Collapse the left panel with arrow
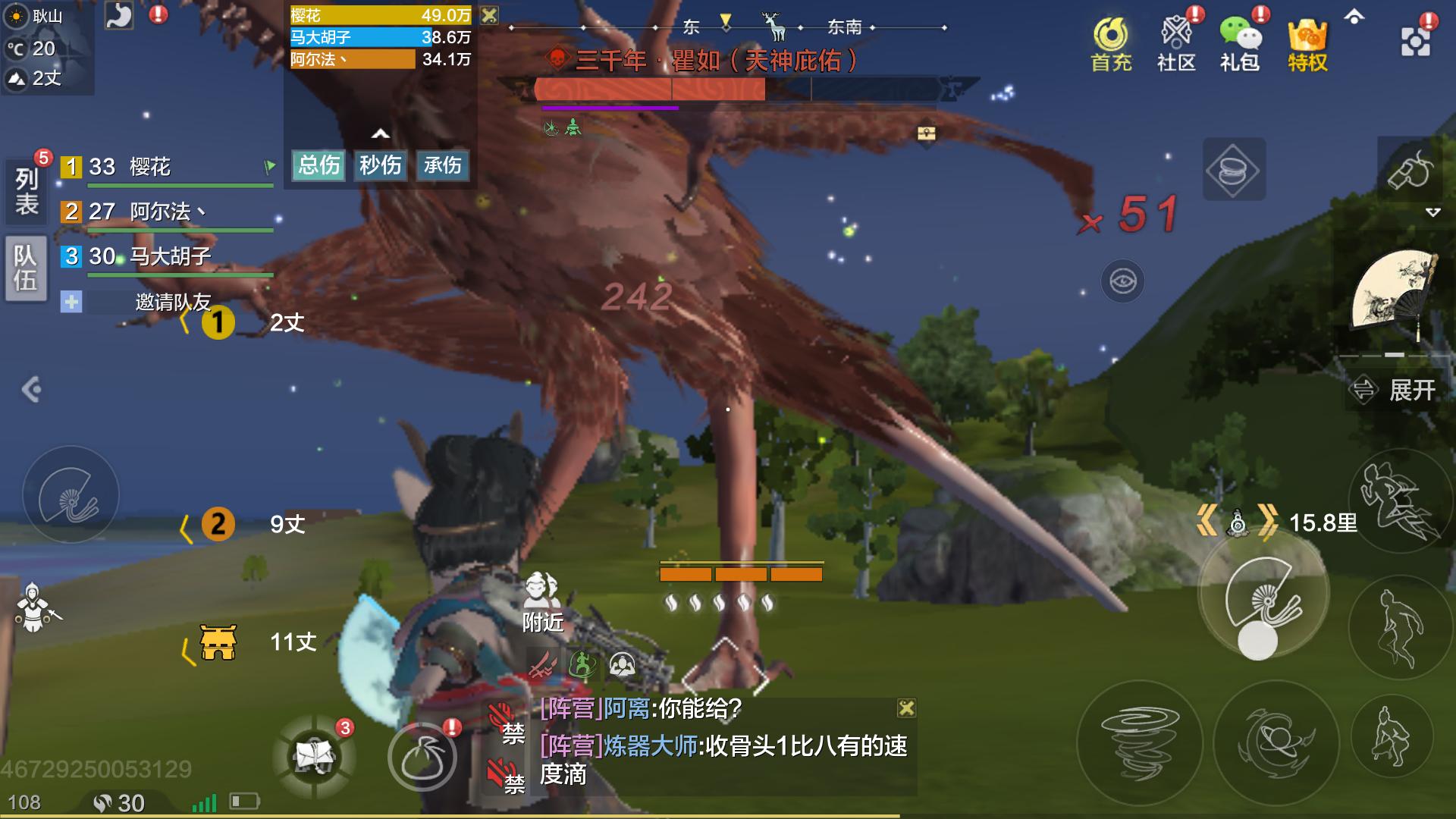The width and height of the screenshot is (1456, 819). (x=31, y=390)
